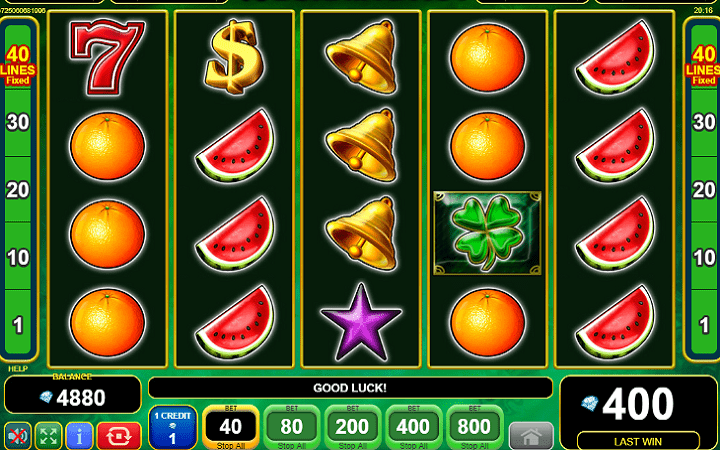Screen dimensions: 720x450
Task: Toggle the muted sound icon
Action: click(x=17, y=435)
